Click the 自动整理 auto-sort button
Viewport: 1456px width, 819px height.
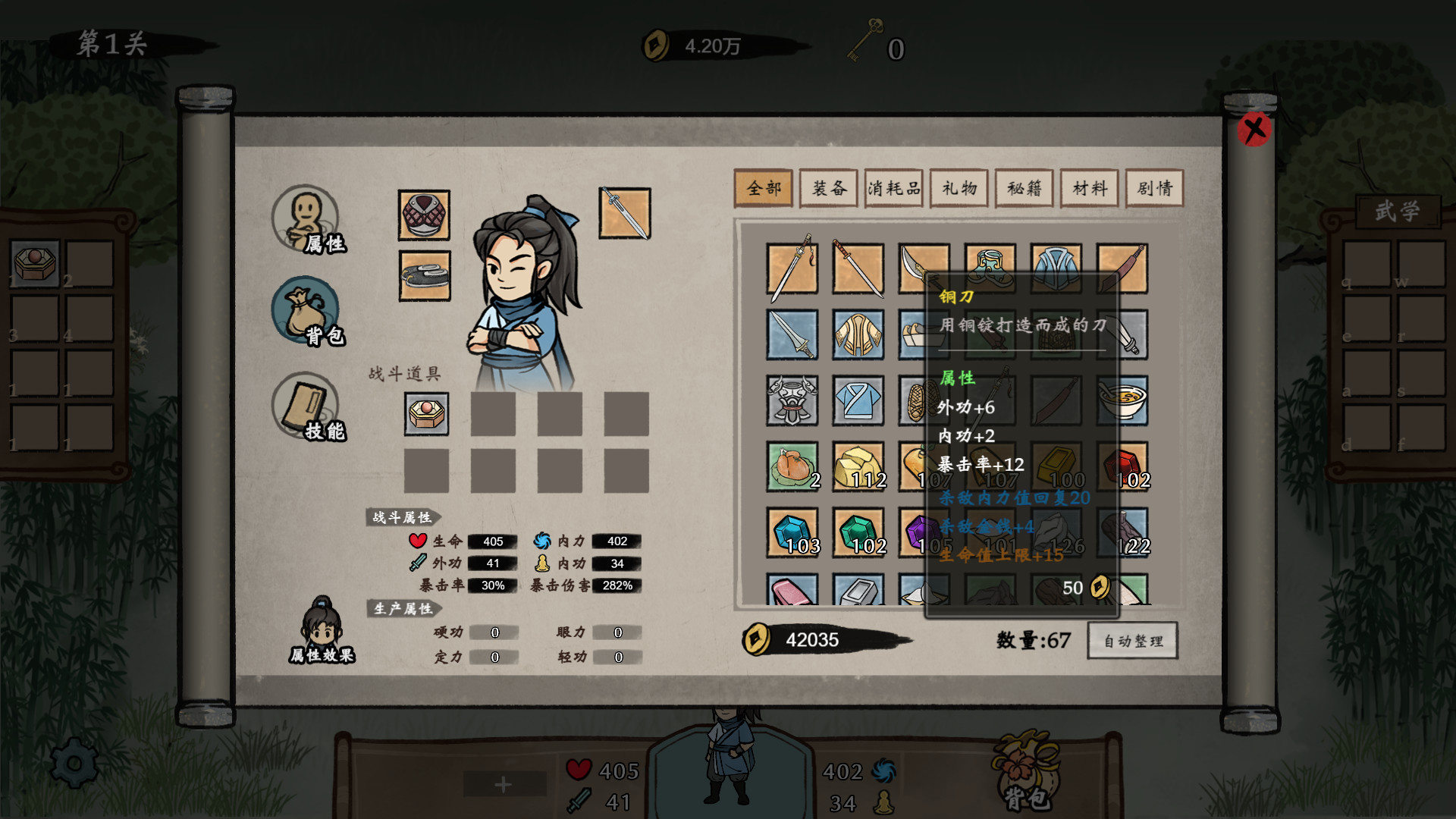(x=1132, y=641)
